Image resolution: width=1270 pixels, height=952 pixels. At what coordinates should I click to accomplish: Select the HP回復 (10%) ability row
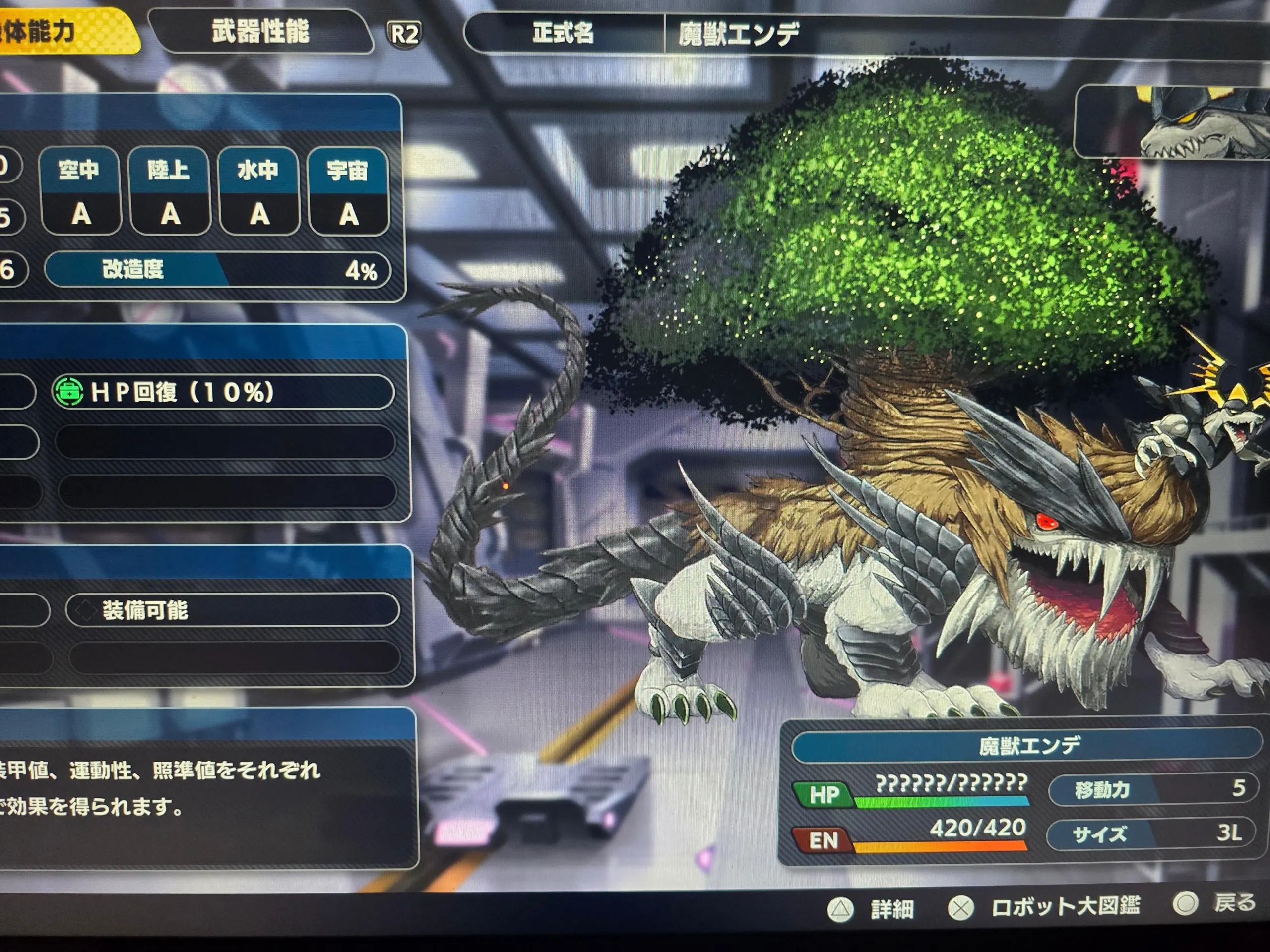click(x=223, y=392)
